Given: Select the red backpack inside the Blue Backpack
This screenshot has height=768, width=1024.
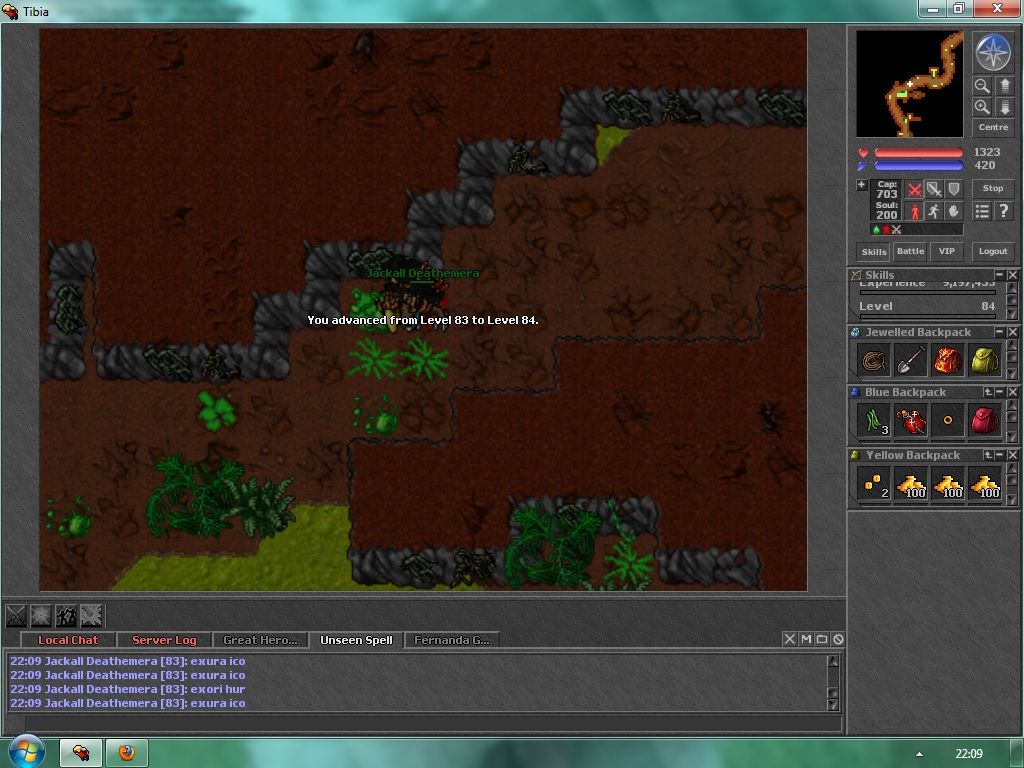Looking at the screenshot, I should click(984, 421).
